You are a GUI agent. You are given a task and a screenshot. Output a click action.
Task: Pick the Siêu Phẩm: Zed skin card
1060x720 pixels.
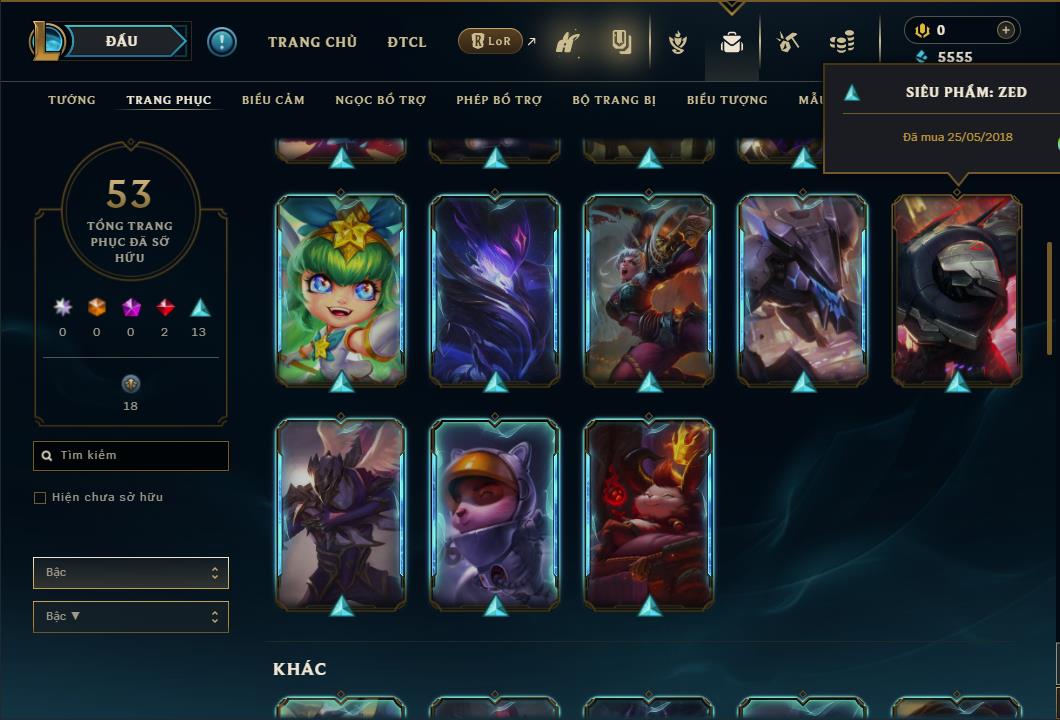957,289
